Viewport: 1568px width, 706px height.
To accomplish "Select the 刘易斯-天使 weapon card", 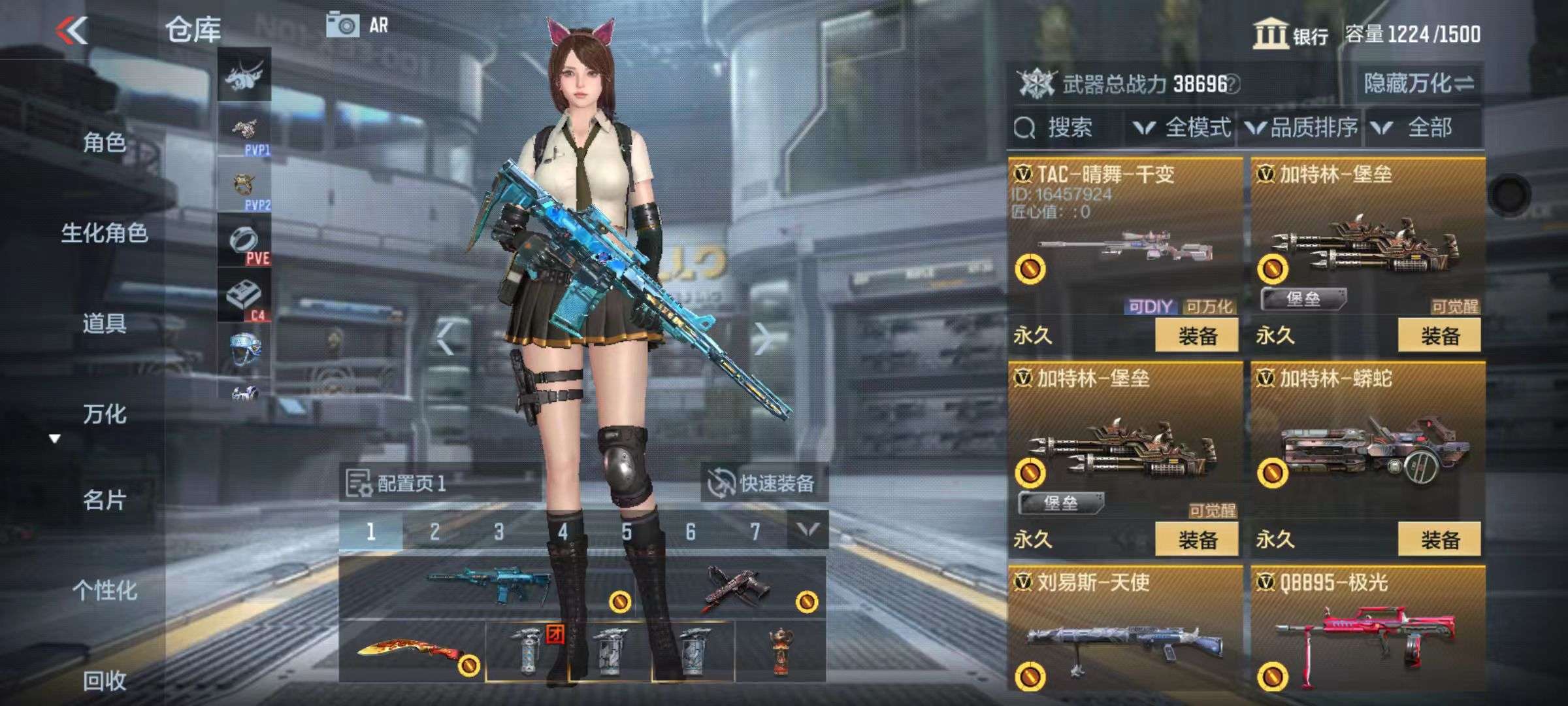I will (x=1124, y=631).
